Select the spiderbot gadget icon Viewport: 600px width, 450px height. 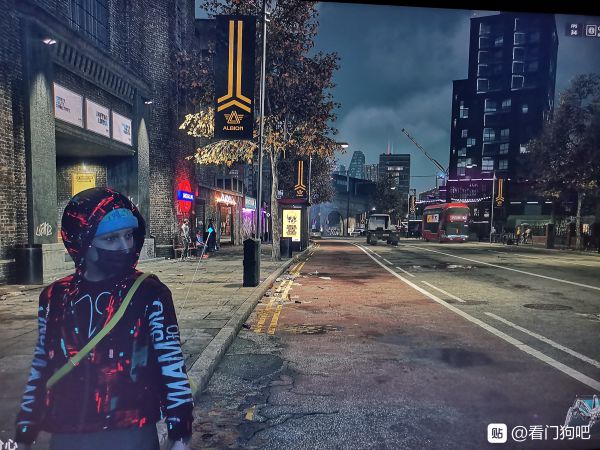(584, 411)
